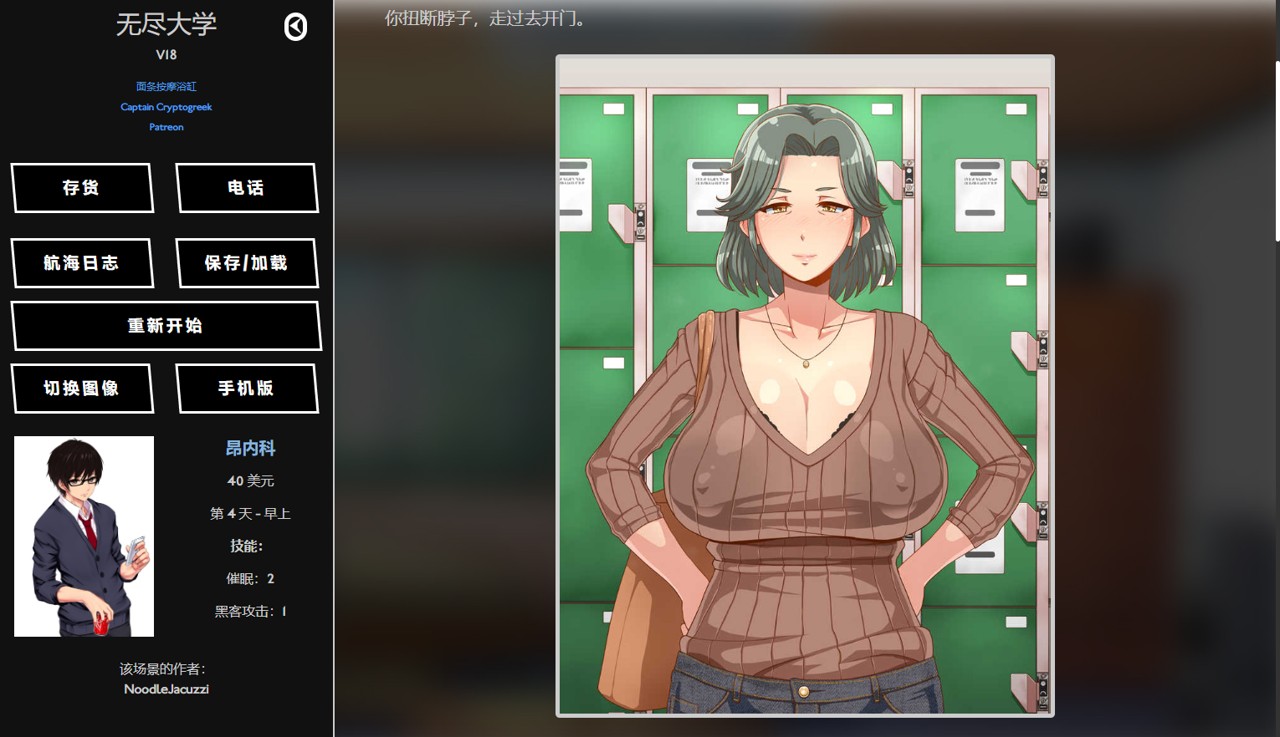The image size is (1280, 737).
Task: Open the 航海日志 logbook
Action: tap(82, 263)
